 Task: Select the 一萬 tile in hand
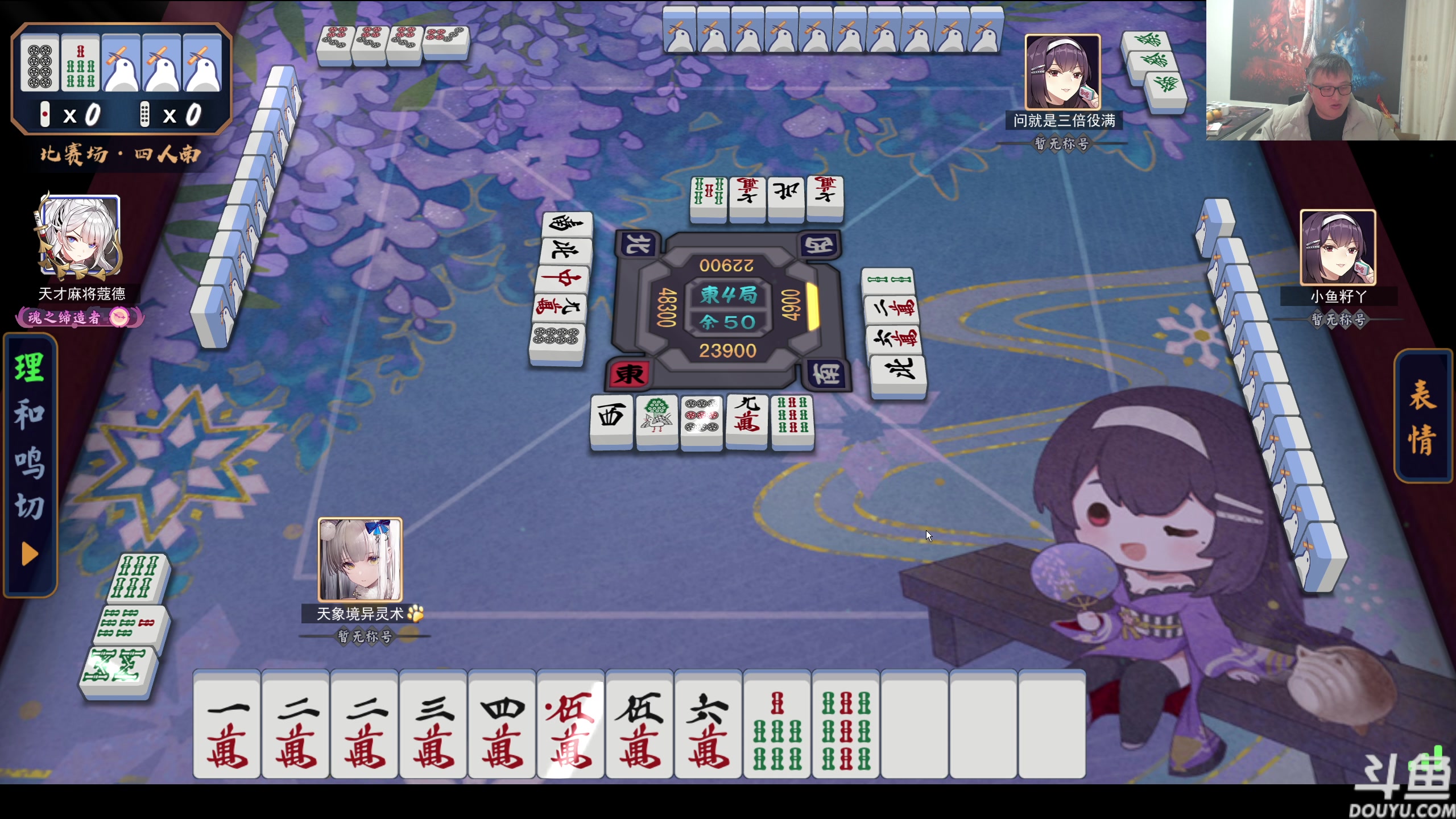(227, 725)
